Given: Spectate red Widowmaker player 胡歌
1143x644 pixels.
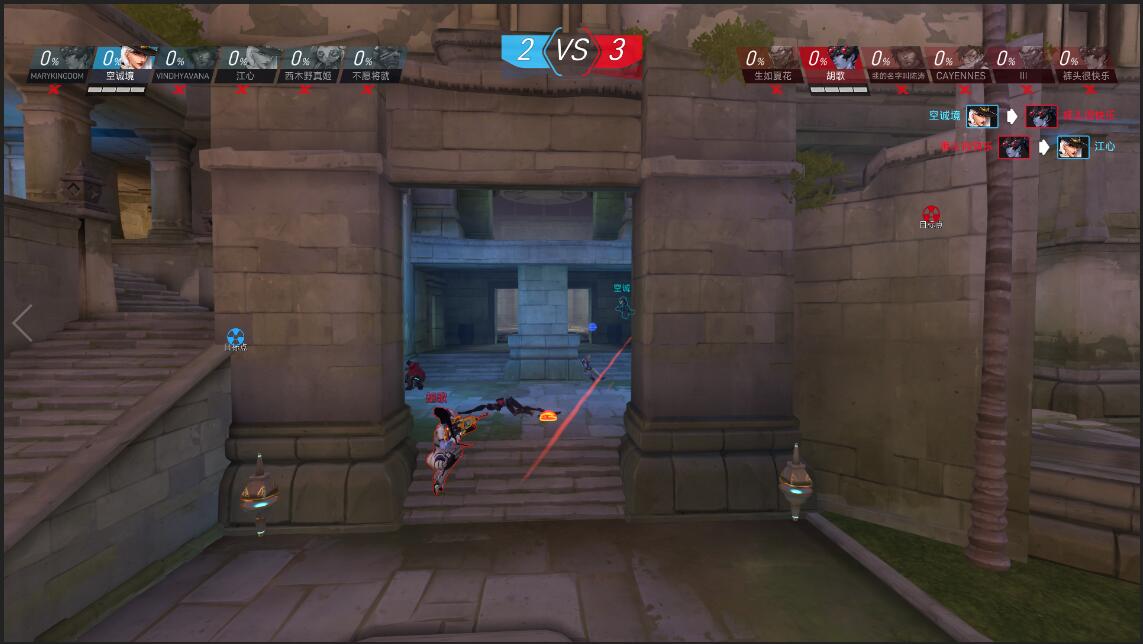Looking at the screenshot, I should (834, 63).
